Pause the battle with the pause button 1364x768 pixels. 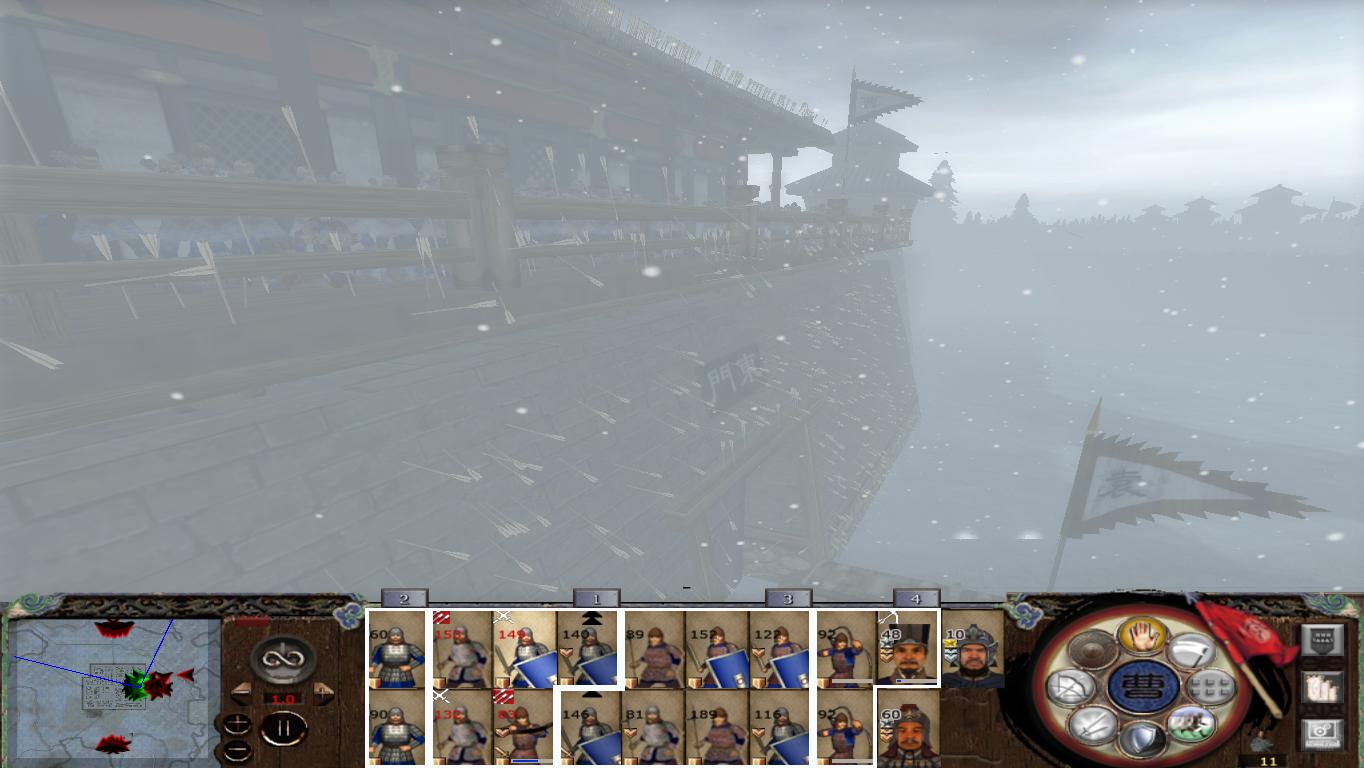click(285, 727)
